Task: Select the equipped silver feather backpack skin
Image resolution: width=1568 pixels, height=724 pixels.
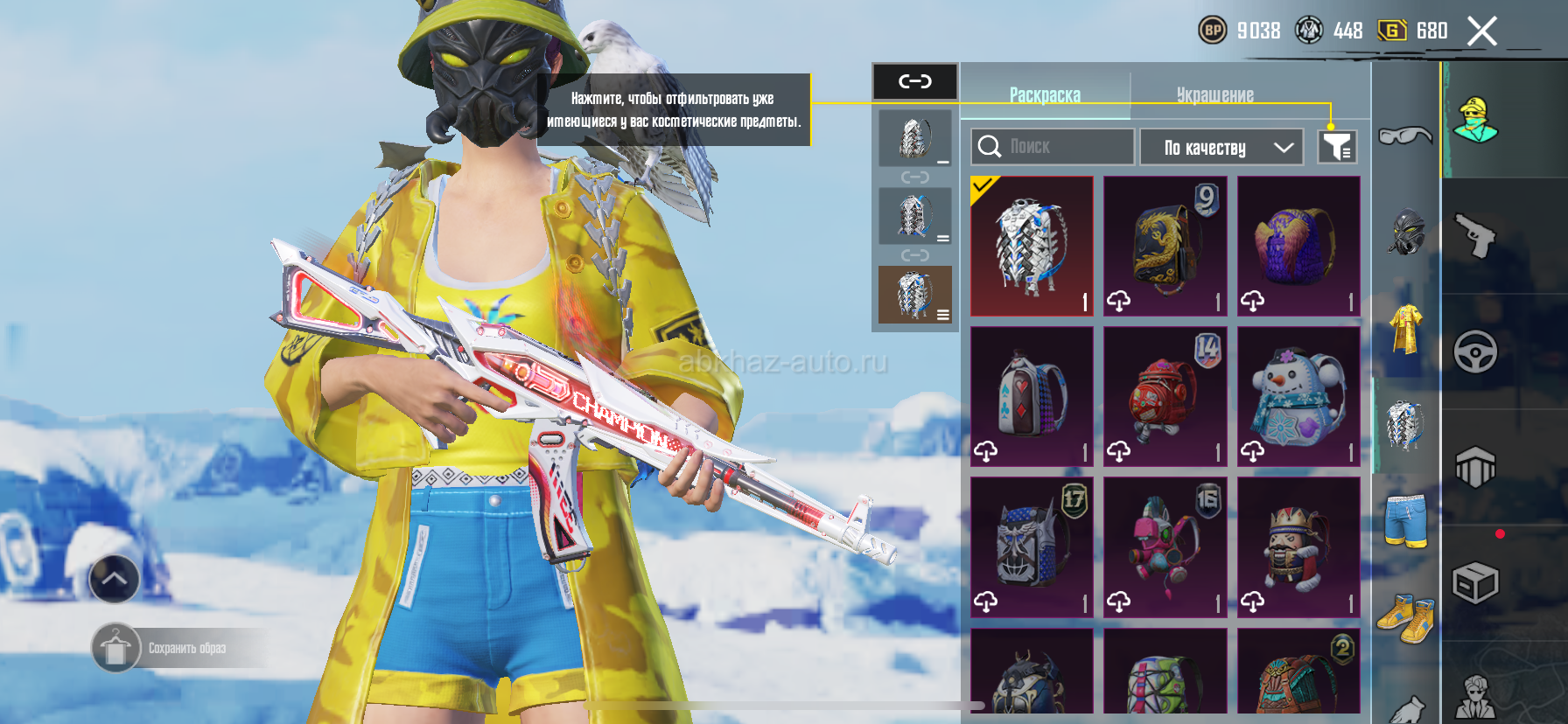Action: [1032, 246]
